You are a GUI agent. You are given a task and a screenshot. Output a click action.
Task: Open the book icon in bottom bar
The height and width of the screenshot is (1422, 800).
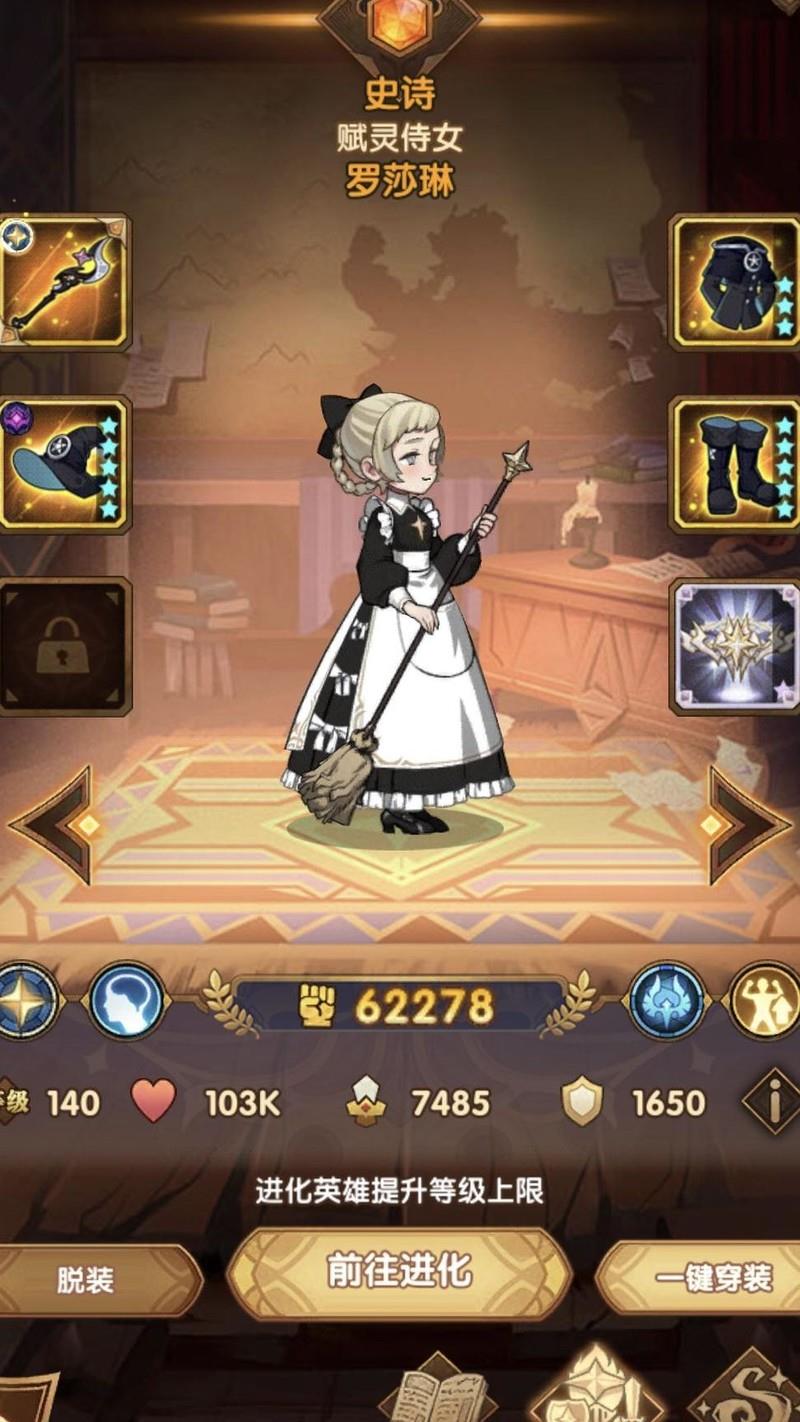tap(436, 1393)
